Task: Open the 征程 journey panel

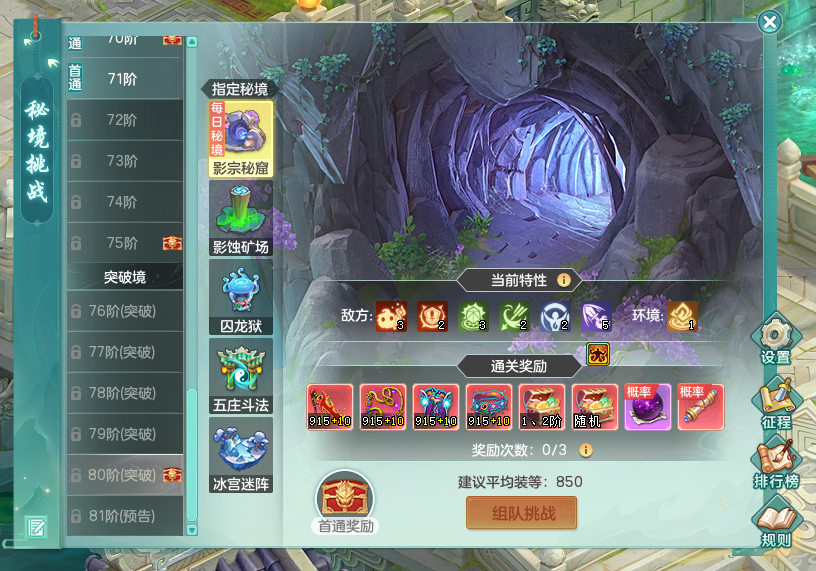Action: 775,402
